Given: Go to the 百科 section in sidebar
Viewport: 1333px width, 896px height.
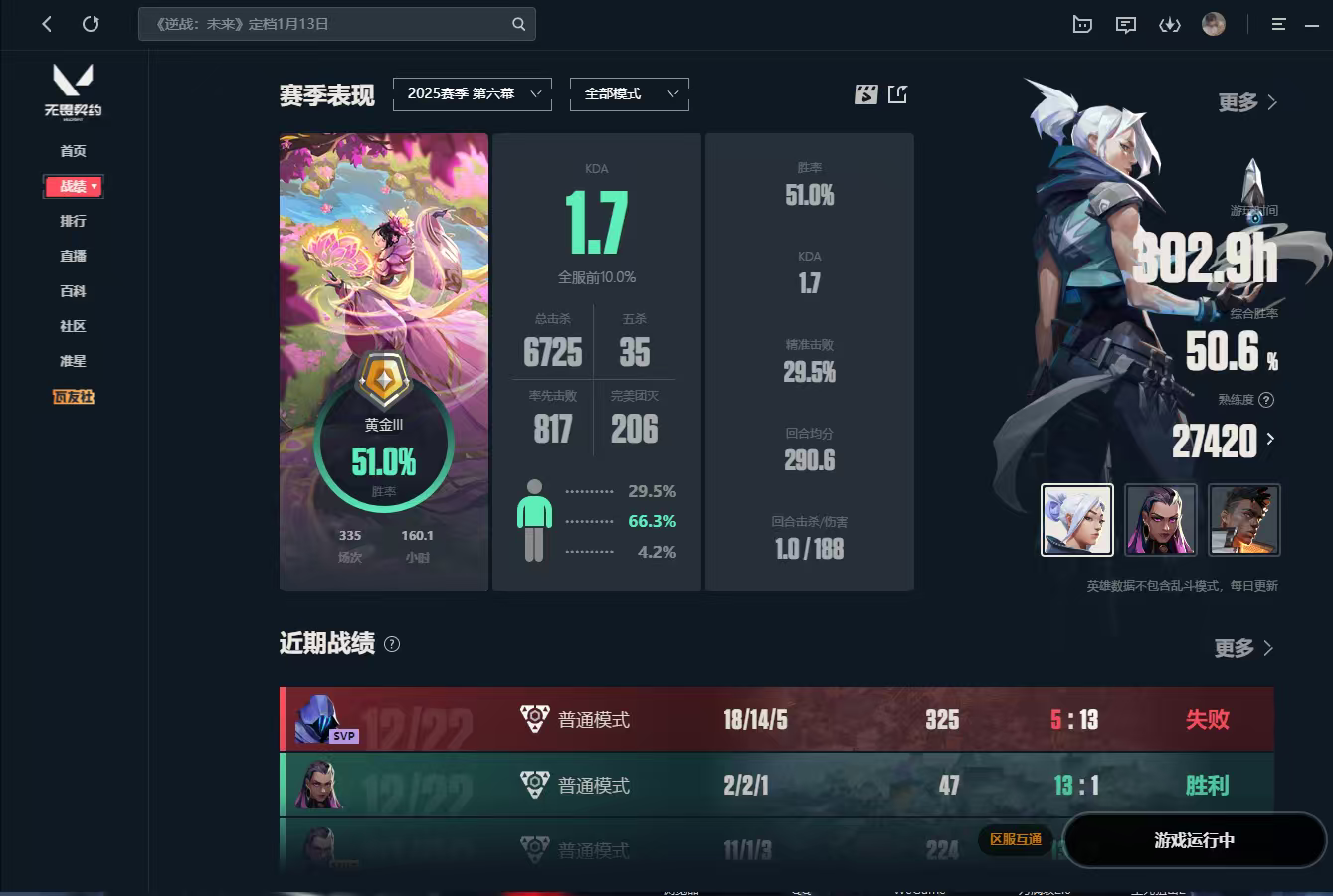Looking at the screenshot, I should [x=73, y=290].
